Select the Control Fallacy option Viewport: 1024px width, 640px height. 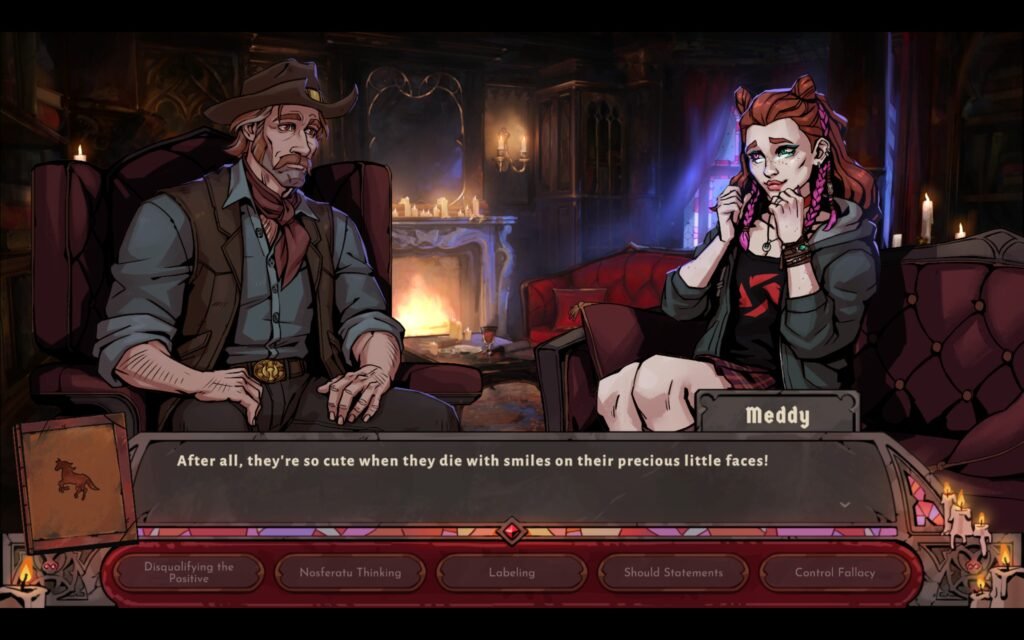[x=834, y=573]
